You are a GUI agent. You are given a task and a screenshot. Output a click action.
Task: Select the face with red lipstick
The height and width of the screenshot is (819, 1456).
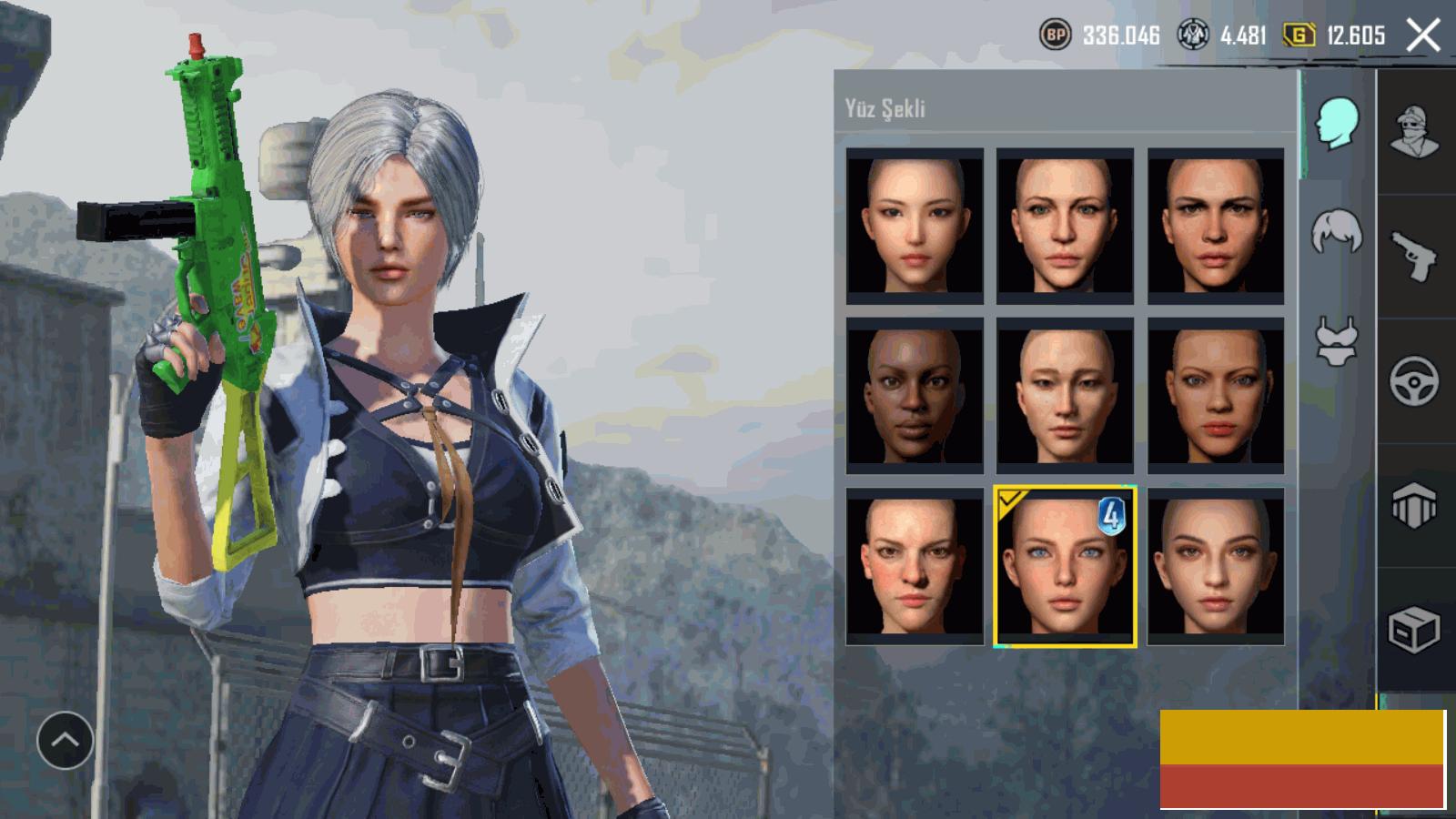point(1216,396)
